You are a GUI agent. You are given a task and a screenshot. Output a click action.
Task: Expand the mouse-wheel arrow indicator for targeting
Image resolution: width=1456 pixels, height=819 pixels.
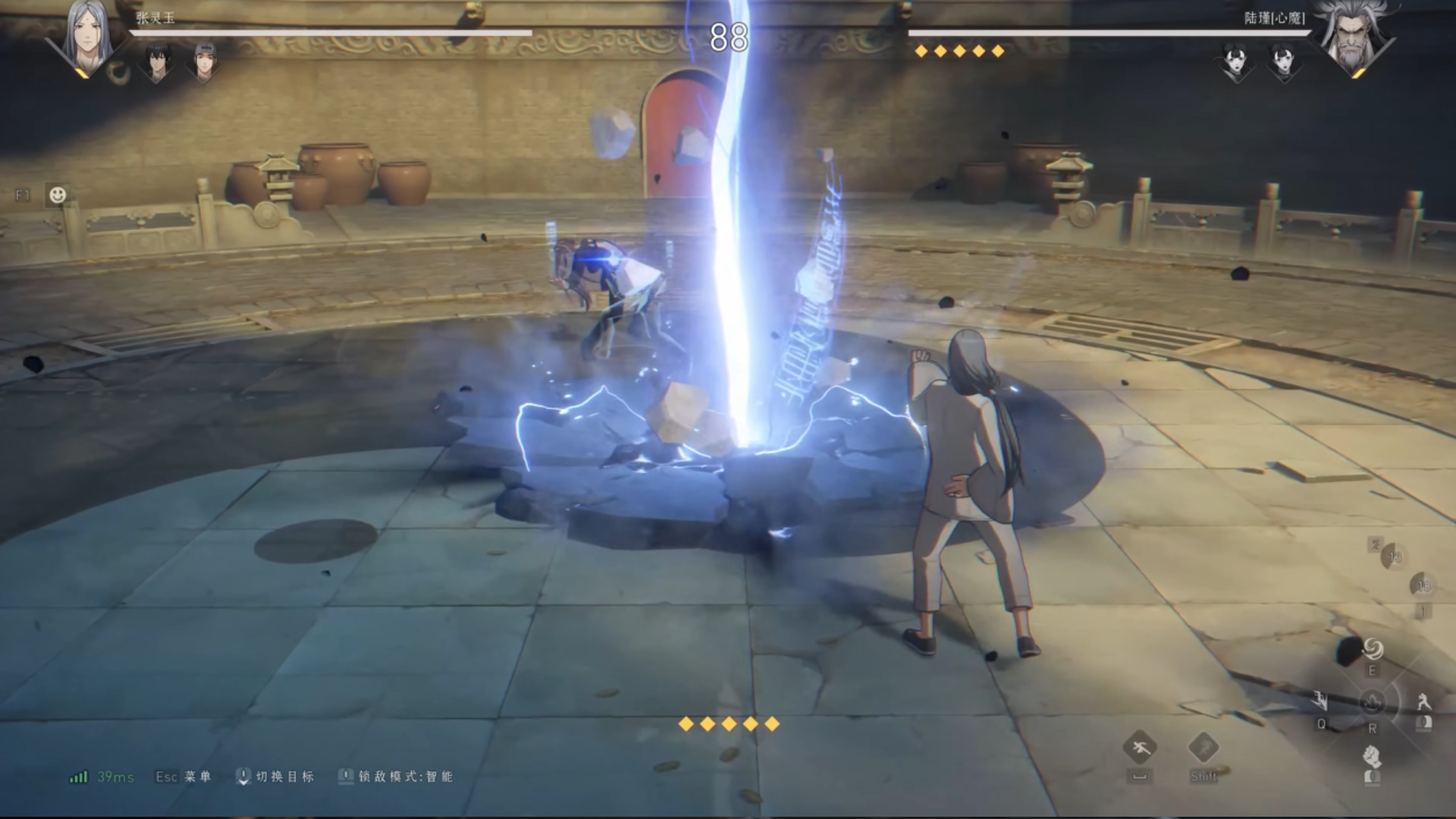pyautogui.click(x=244, y=777)
